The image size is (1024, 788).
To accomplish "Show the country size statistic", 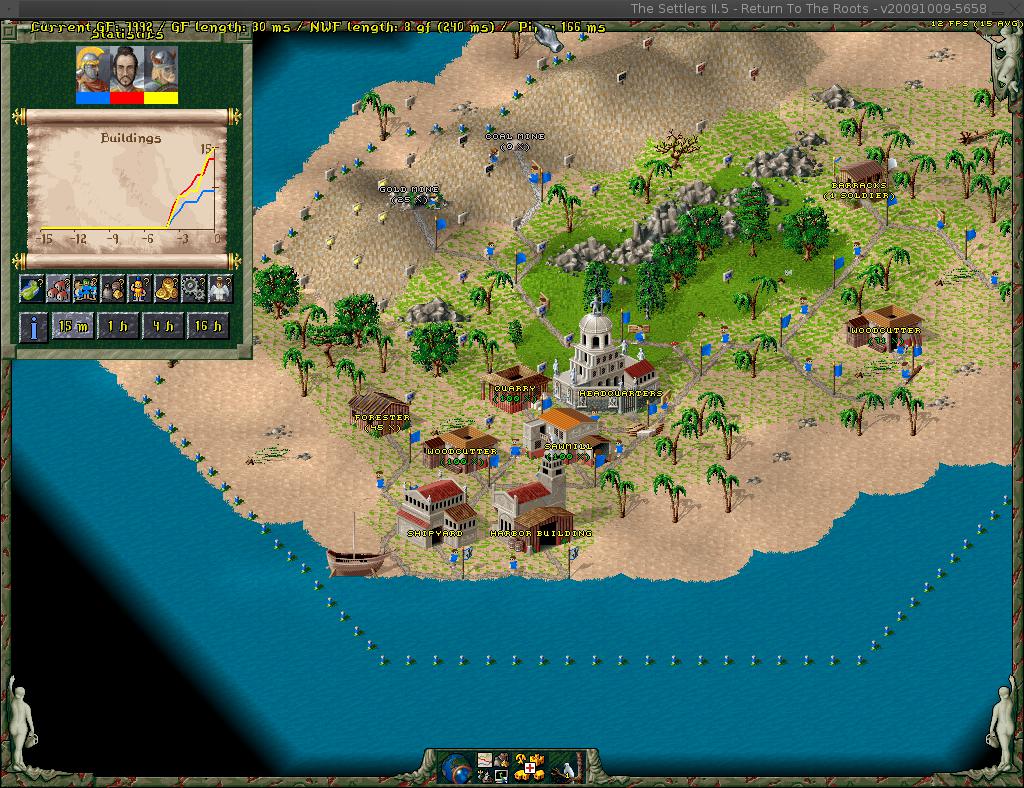I will [x=34, y=289].
